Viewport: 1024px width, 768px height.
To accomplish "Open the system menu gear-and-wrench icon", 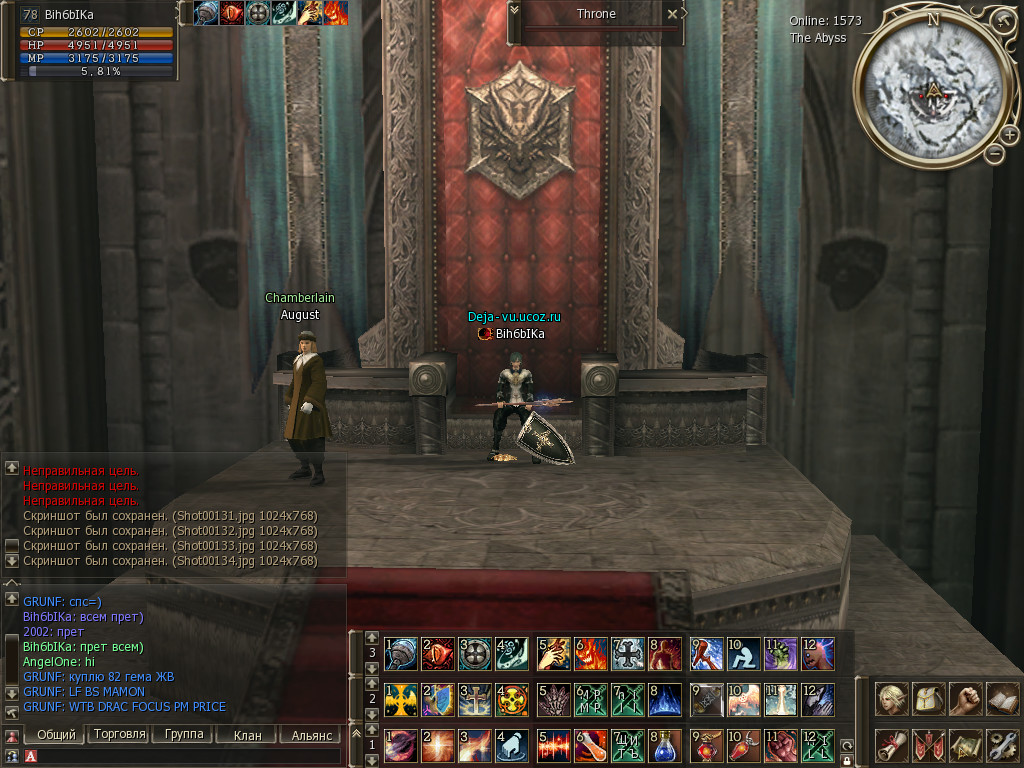I will [x=1002, y=745].
